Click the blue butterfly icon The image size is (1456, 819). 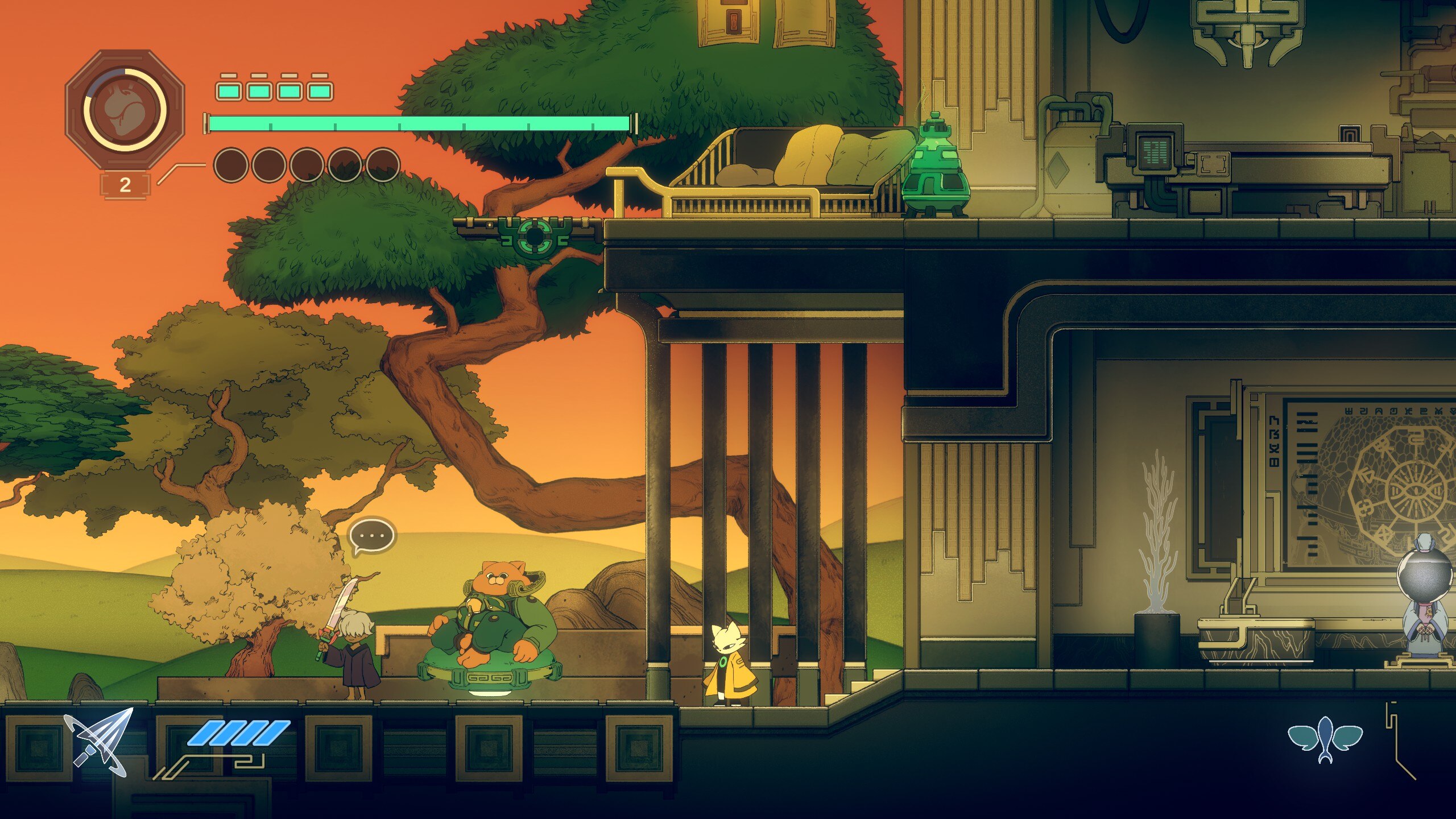point(1325,738)
